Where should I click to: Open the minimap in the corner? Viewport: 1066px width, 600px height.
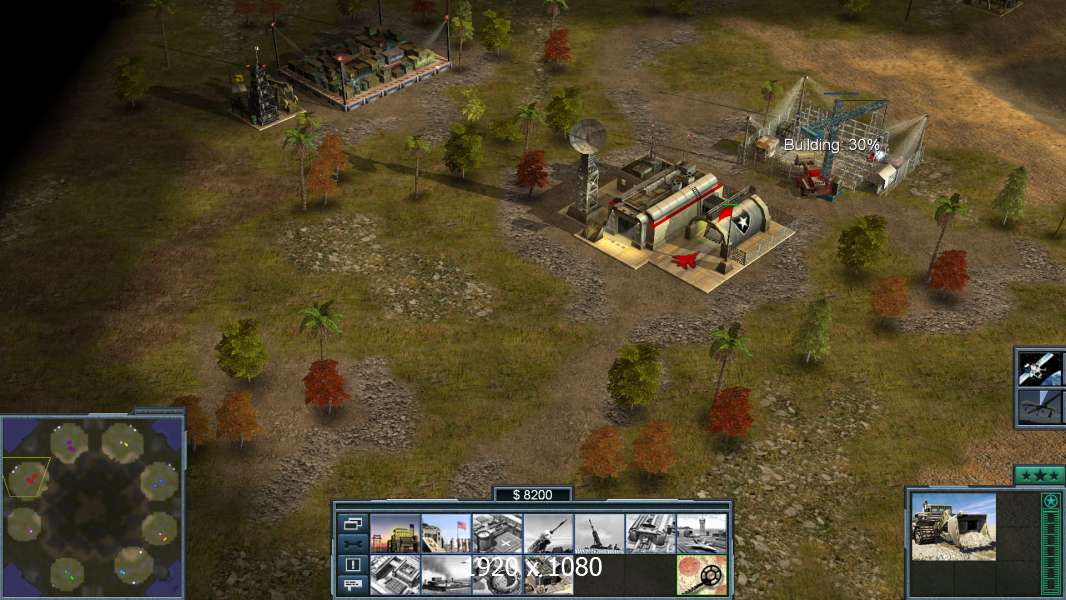point(92,503)
